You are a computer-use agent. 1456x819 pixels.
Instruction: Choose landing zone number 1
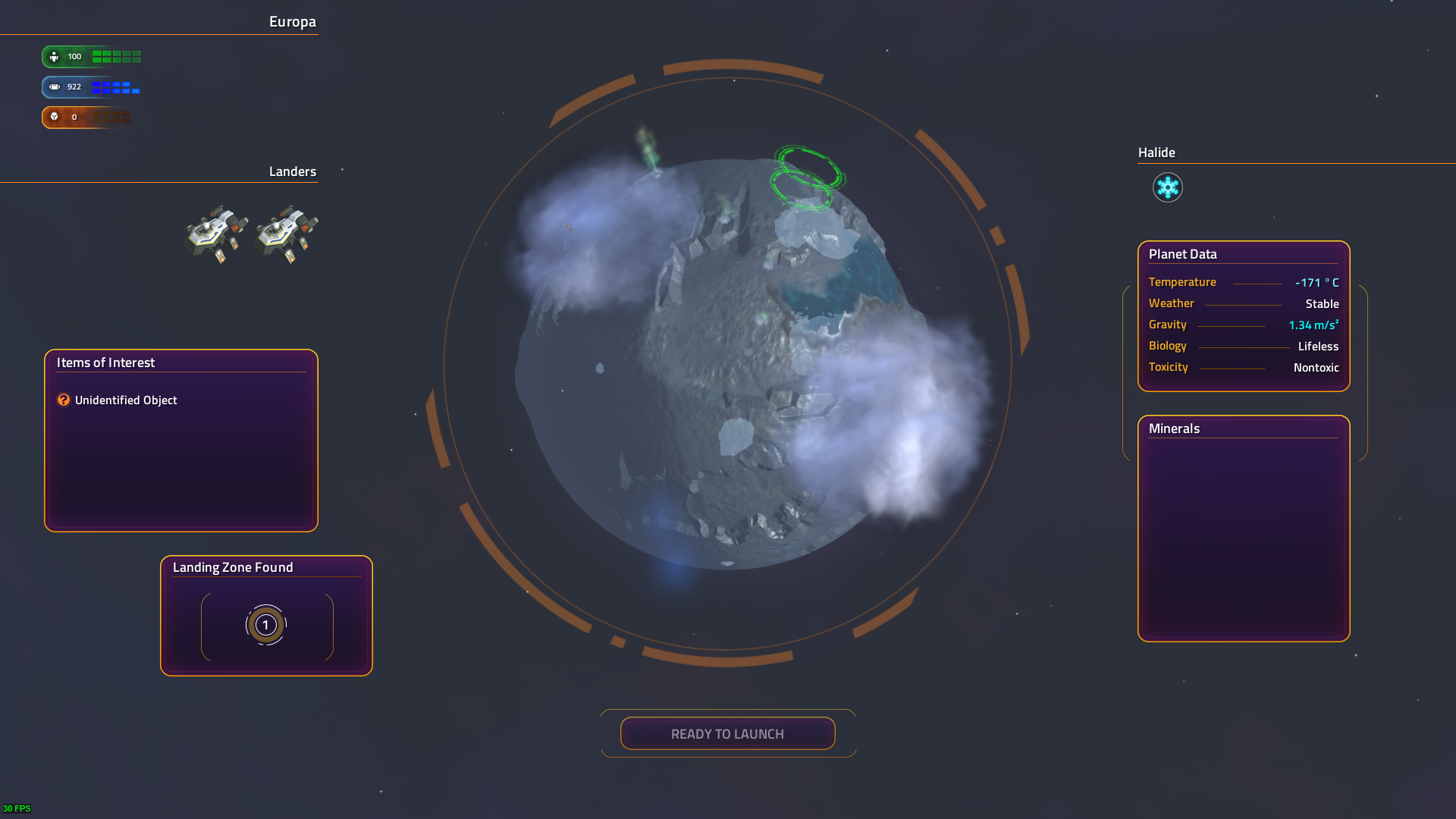[265, 625]
